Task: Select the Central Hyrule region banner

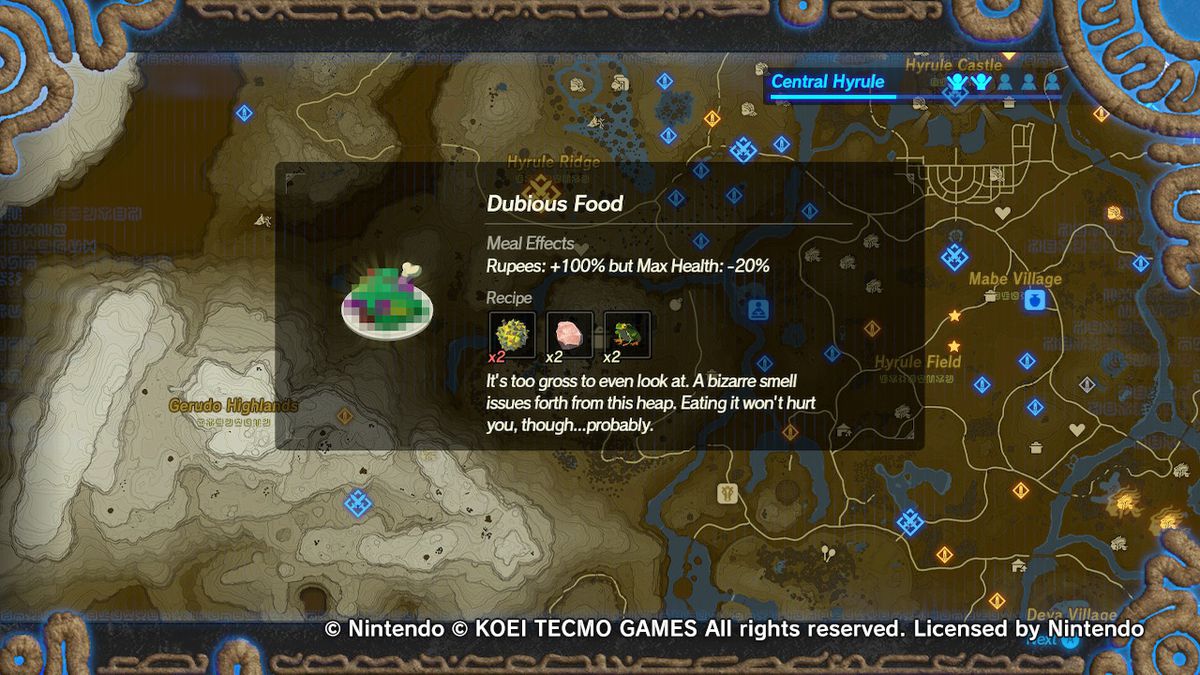Action: pos(828,82)
